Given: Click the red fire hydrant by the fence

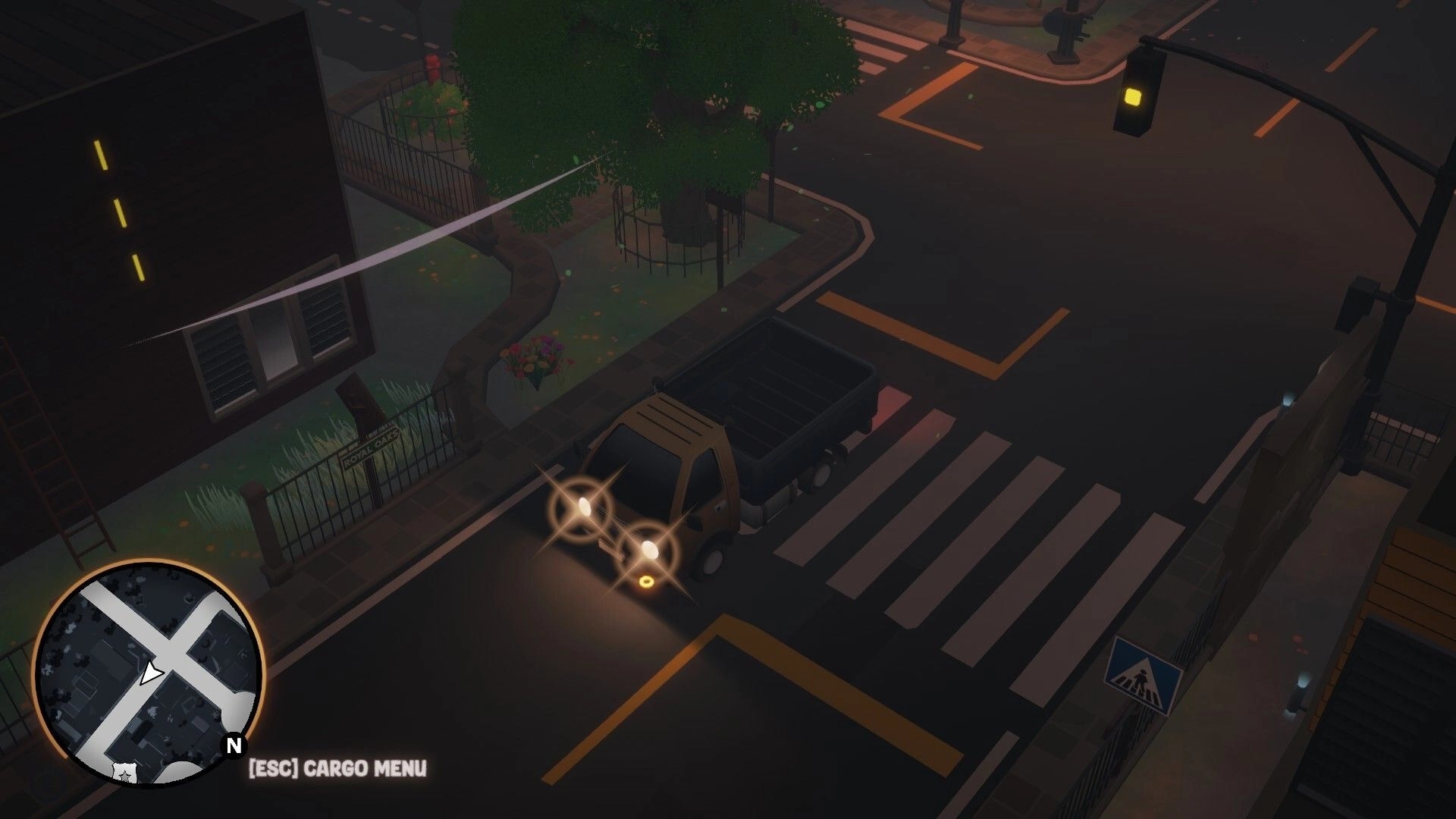Looking at the screenshot, I should [x=432, y=64].
